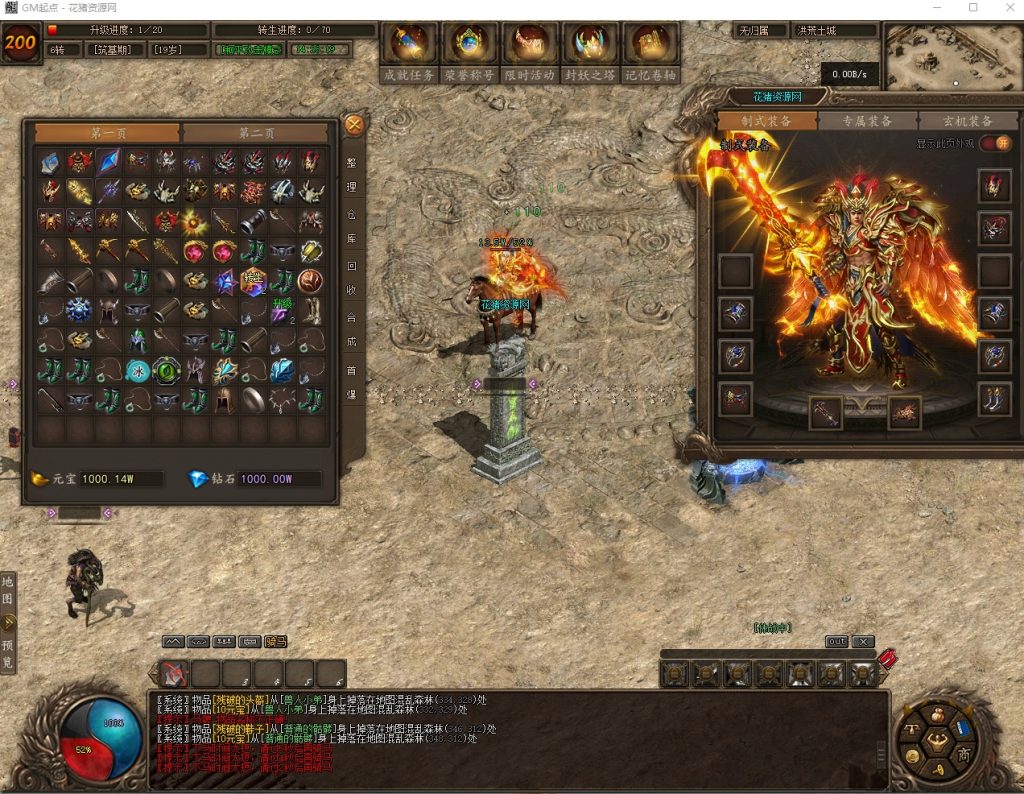Select the 转生 rebirth item in bag

coord(253,281)
